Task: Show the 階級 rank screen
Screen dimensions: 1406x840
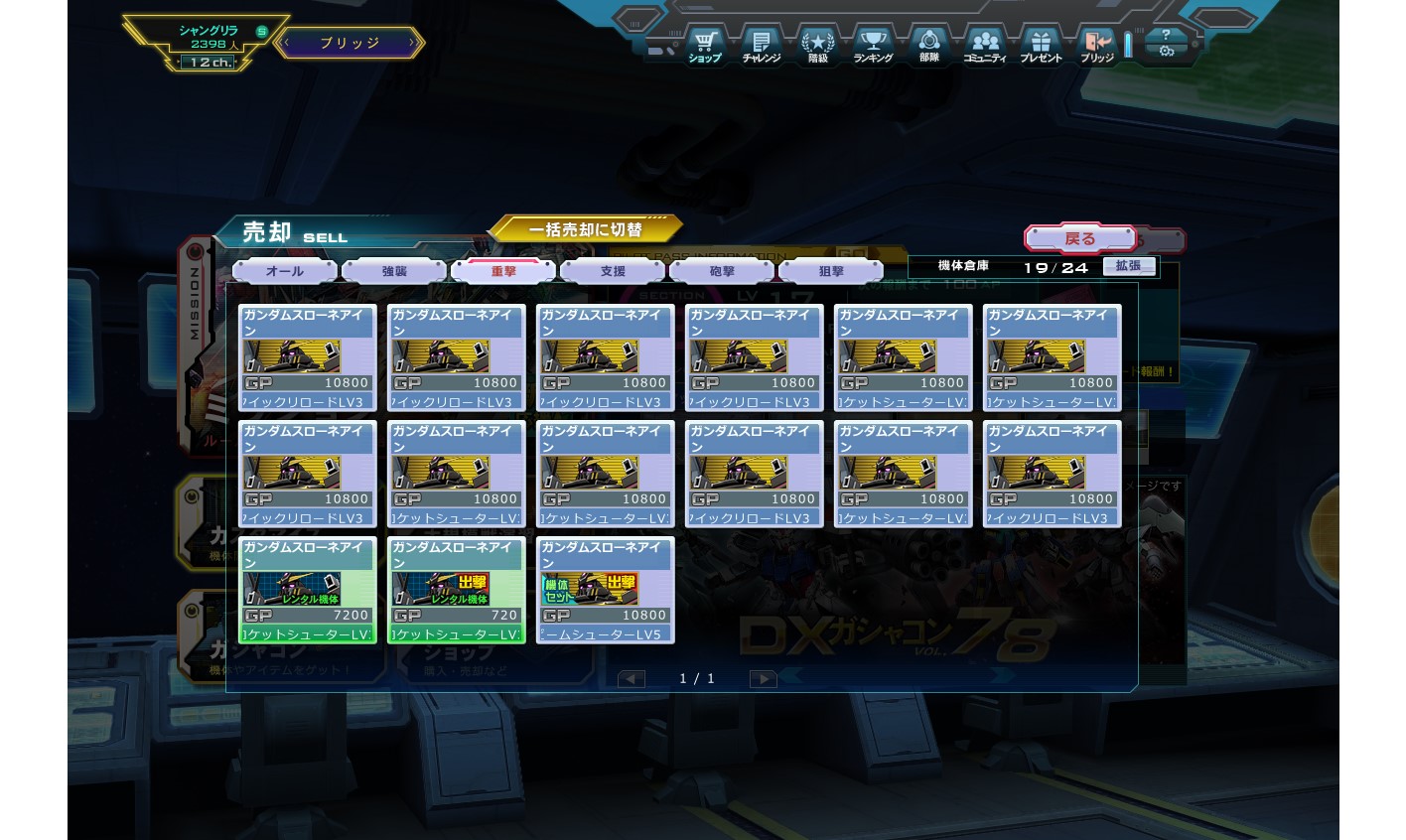Action: coord(817,46)
